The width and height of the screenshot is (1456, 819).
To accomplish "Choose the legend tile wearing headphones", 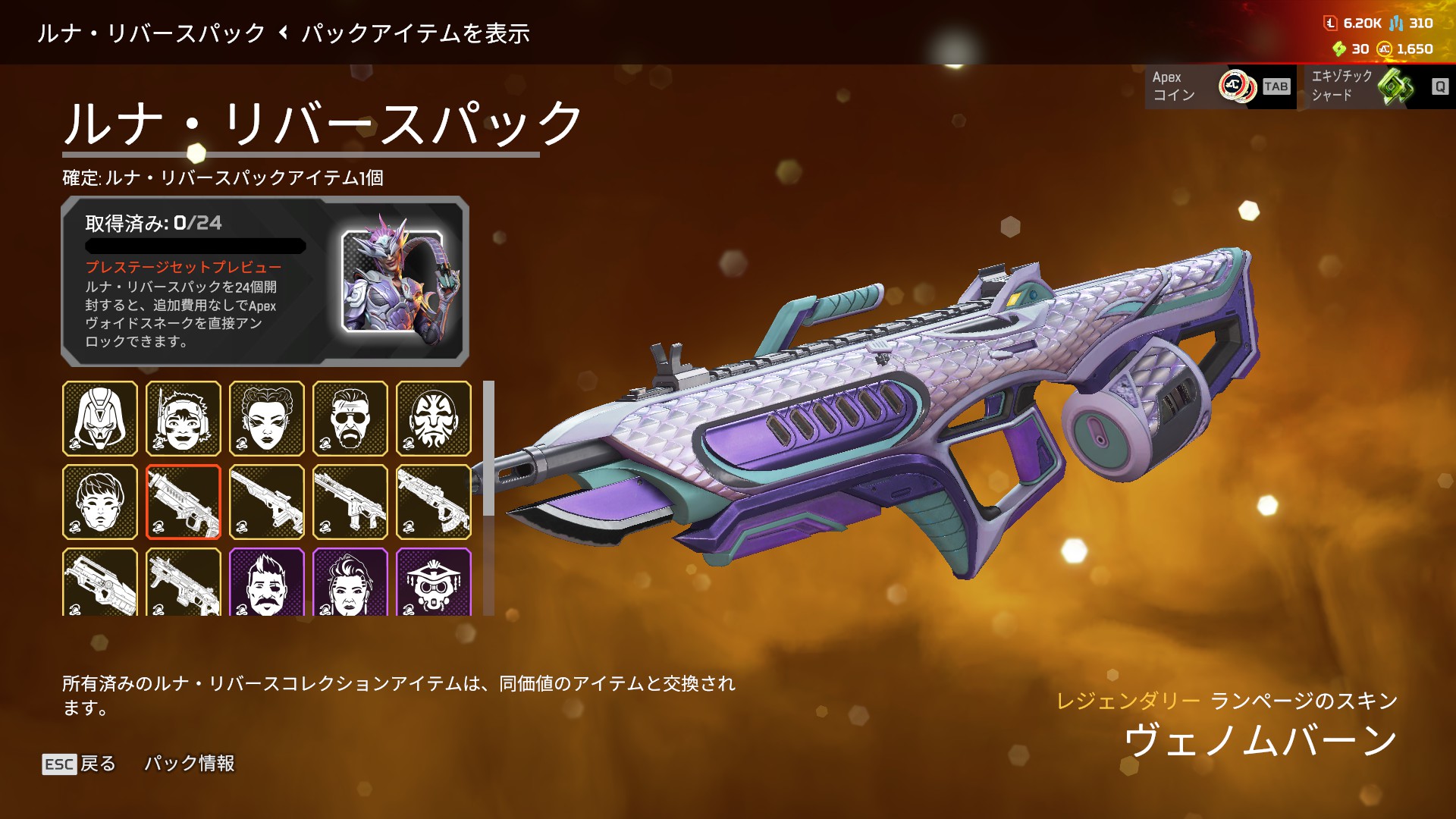I will (x=184, y=419).
